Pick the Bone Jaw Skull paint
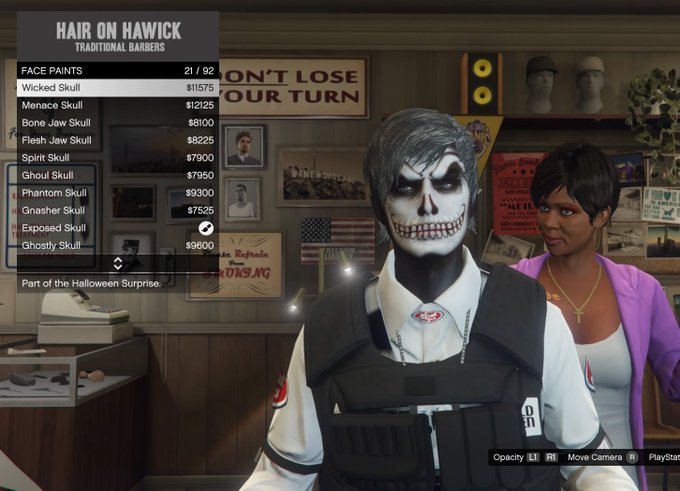680x491 pixels. (x=117, y=123)
